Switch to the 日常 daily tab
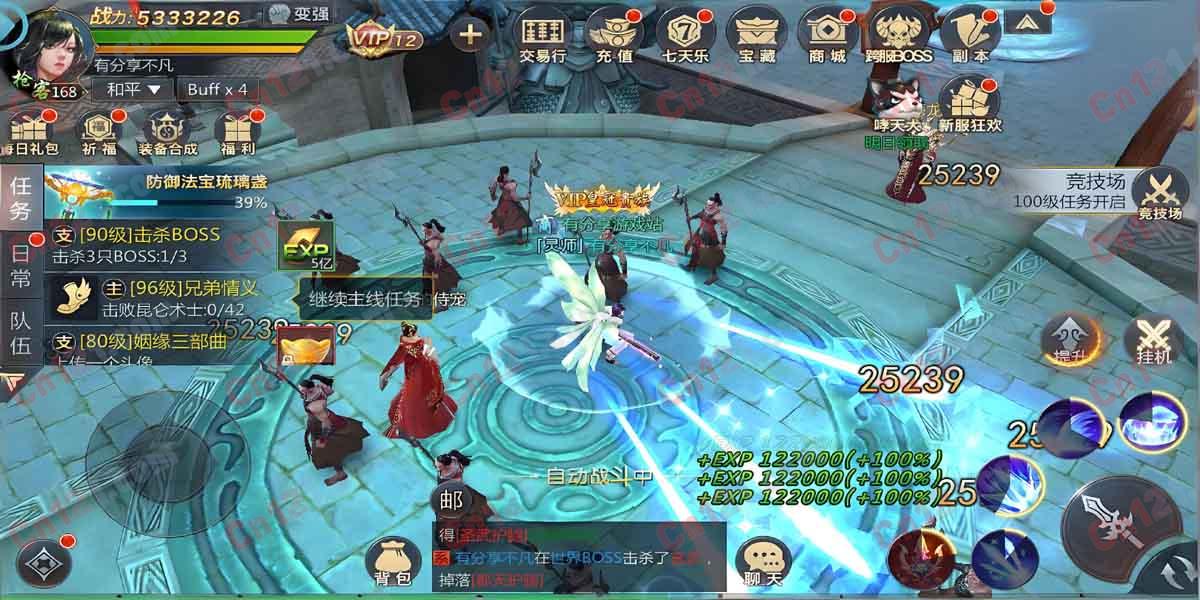This screenshot has height=600, width=1200. click(20, 264)
